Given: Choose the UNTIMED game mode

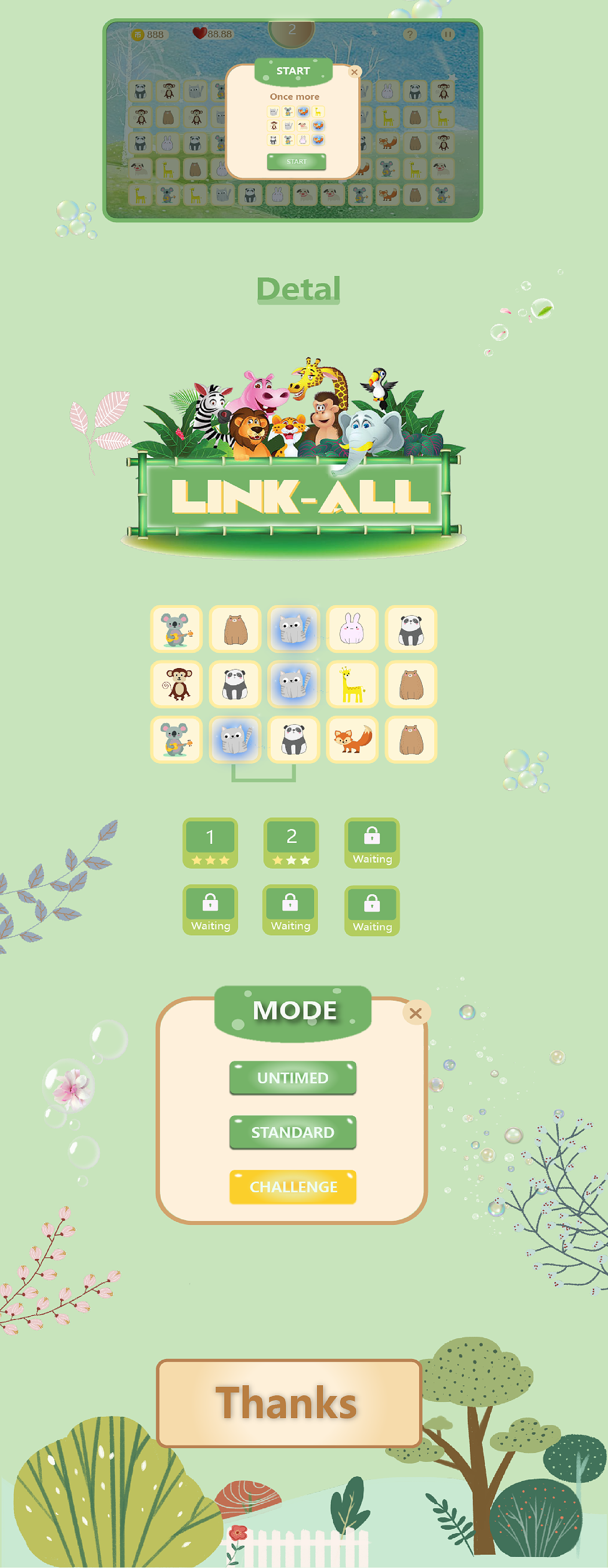Looking at the screenshot, I should tap(293, 1077).
